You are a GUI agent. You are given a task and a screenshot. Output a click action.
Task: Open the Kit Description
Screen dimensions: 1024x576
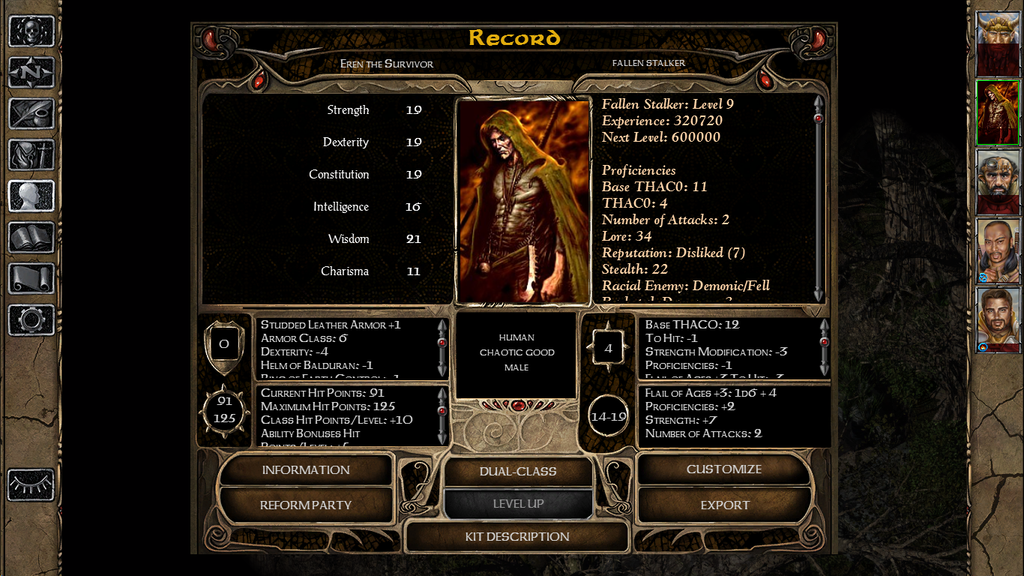517,537
